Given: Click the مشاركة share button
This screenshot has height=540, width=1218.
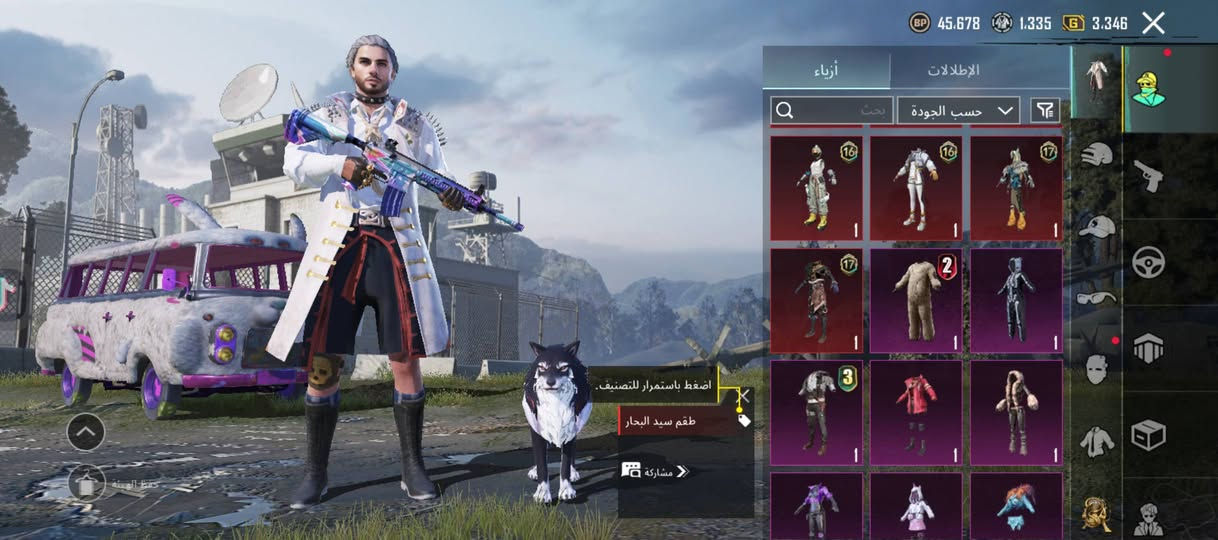Looking at the screenshot, I should tap(656, 471).
